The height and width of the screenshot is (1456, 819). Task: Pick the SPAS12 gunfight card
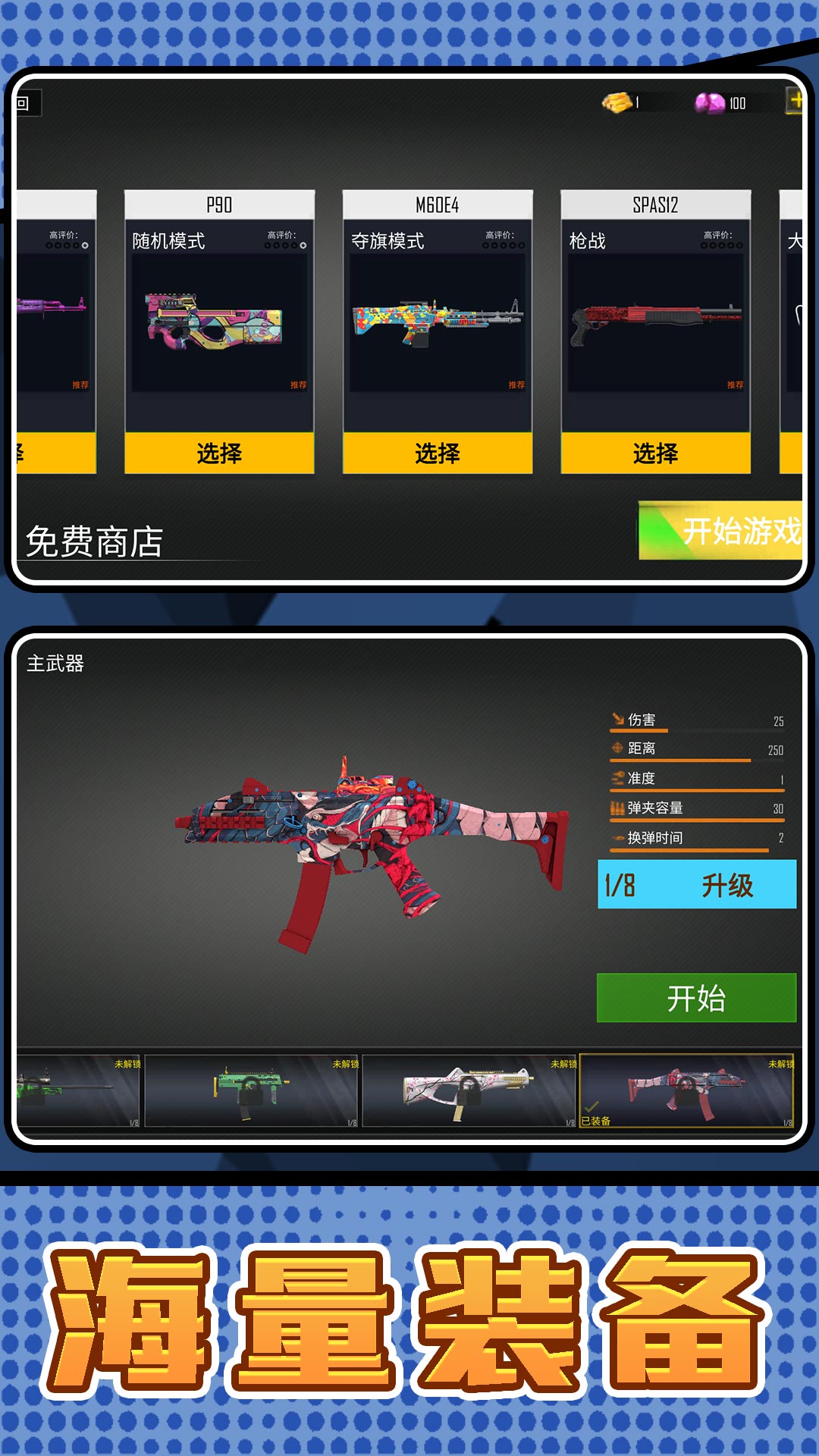pos(656,453)
